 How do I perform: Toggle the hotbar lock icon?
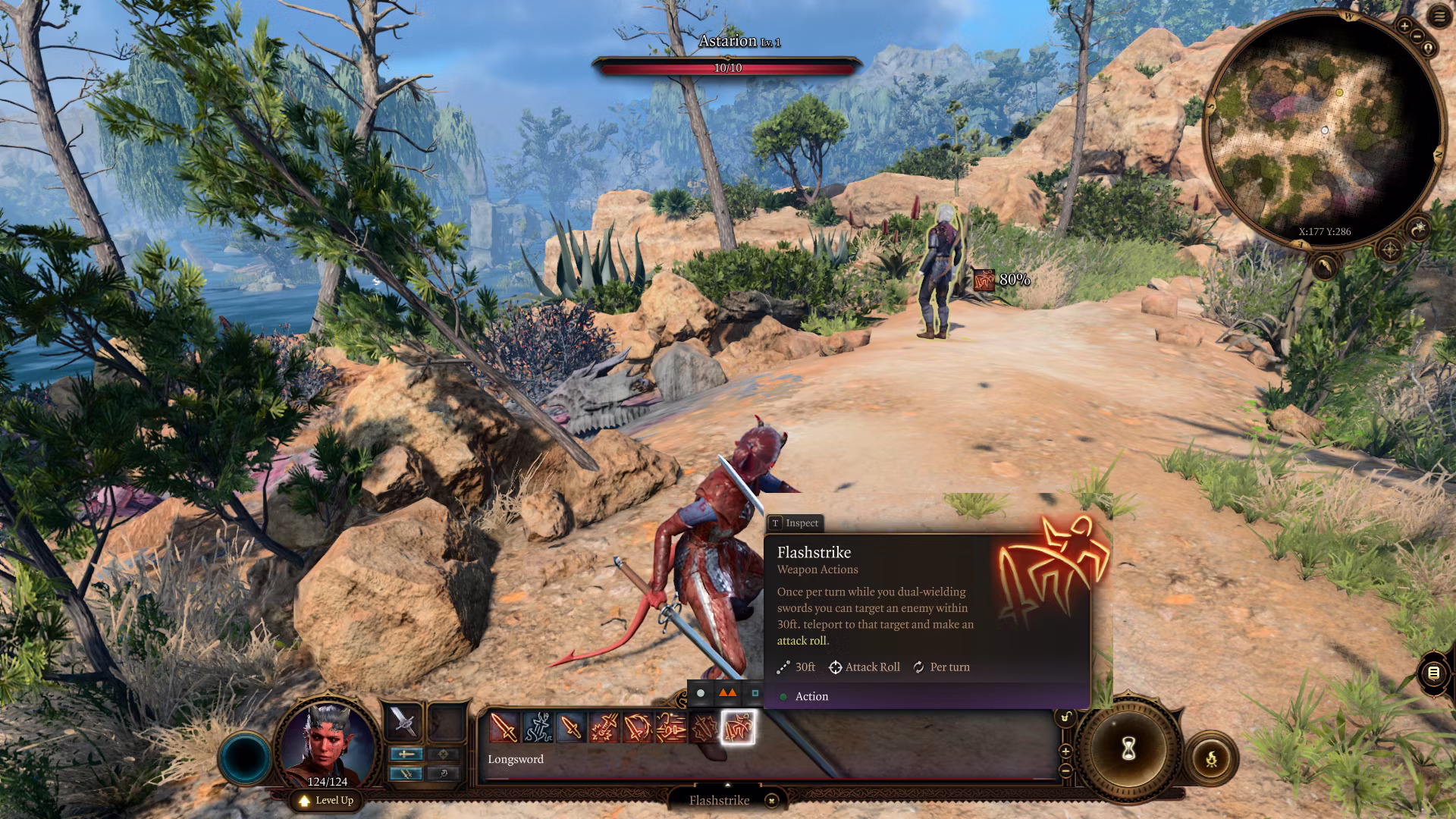[x=1065, y=717]
